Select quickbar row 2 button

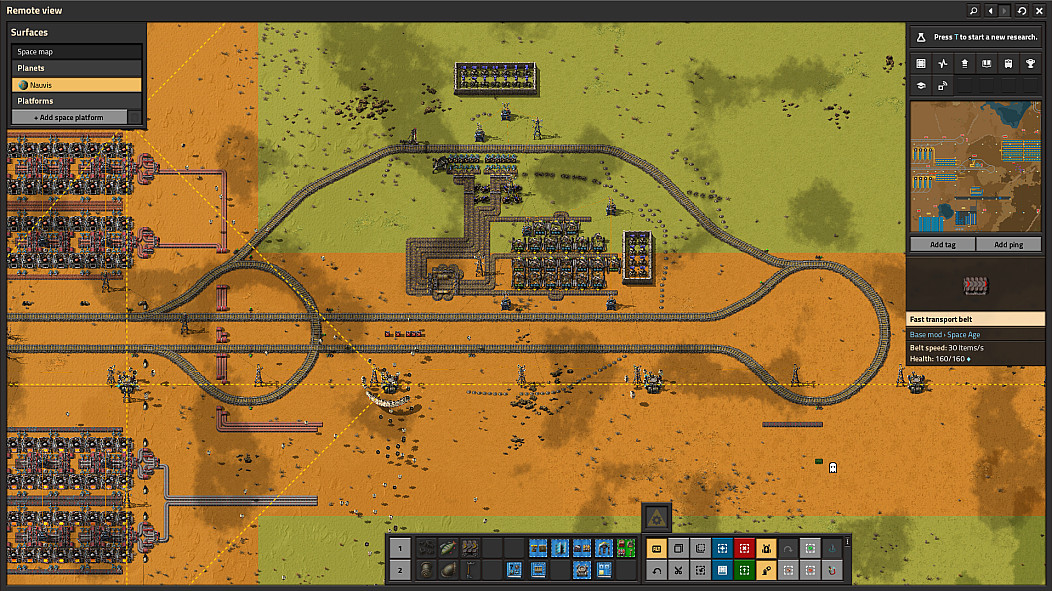click(398, 570)
